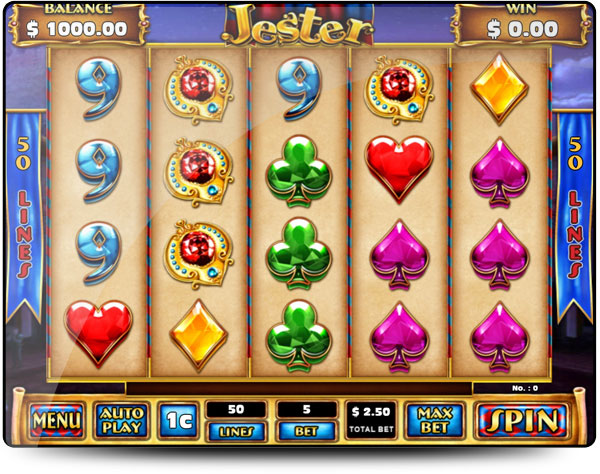600x474 pixels.
Task: Select MAX BET
Action: coord(434,420)
